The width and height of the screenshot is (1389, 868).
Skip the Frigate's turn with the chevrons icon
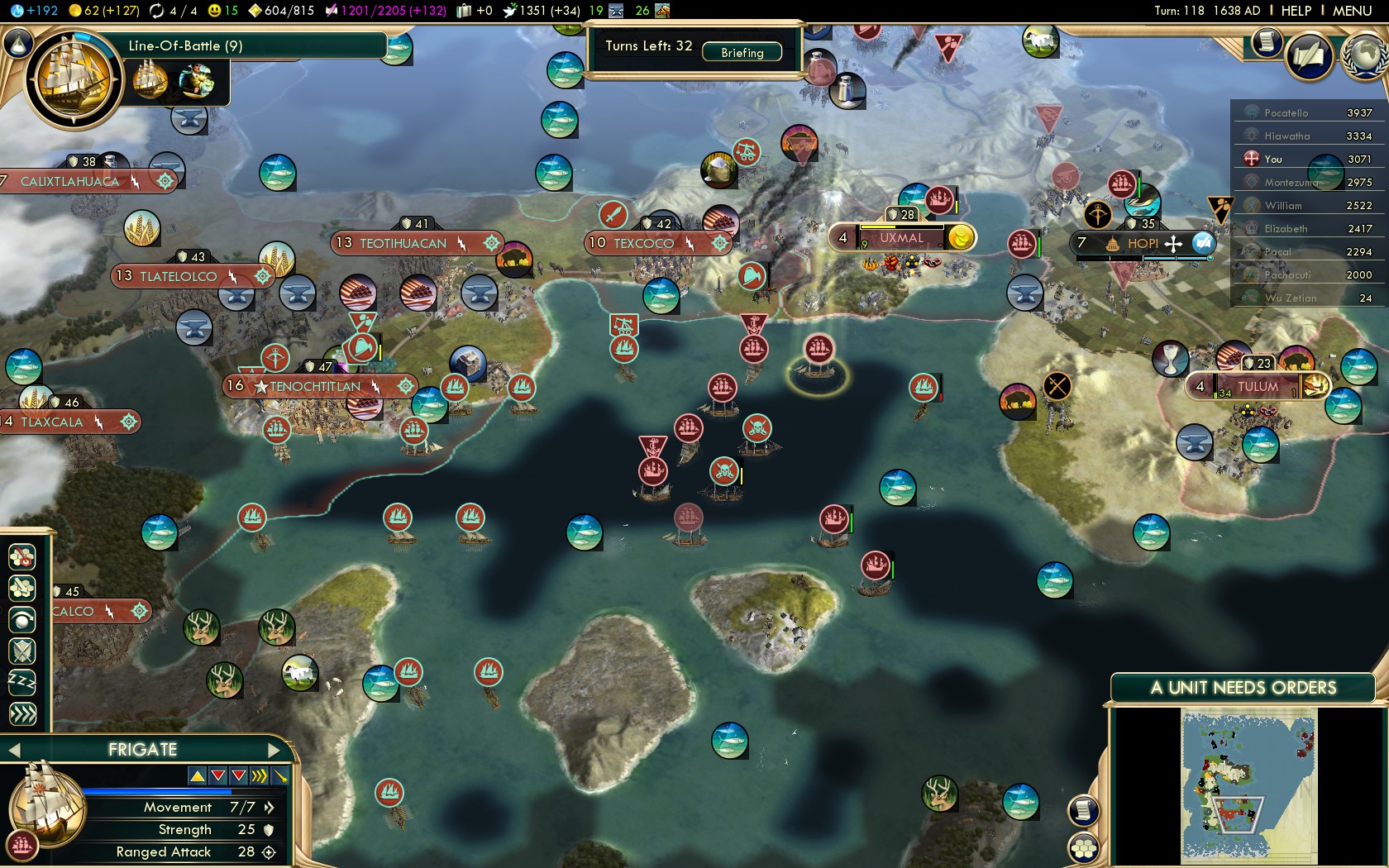(22, 713)
